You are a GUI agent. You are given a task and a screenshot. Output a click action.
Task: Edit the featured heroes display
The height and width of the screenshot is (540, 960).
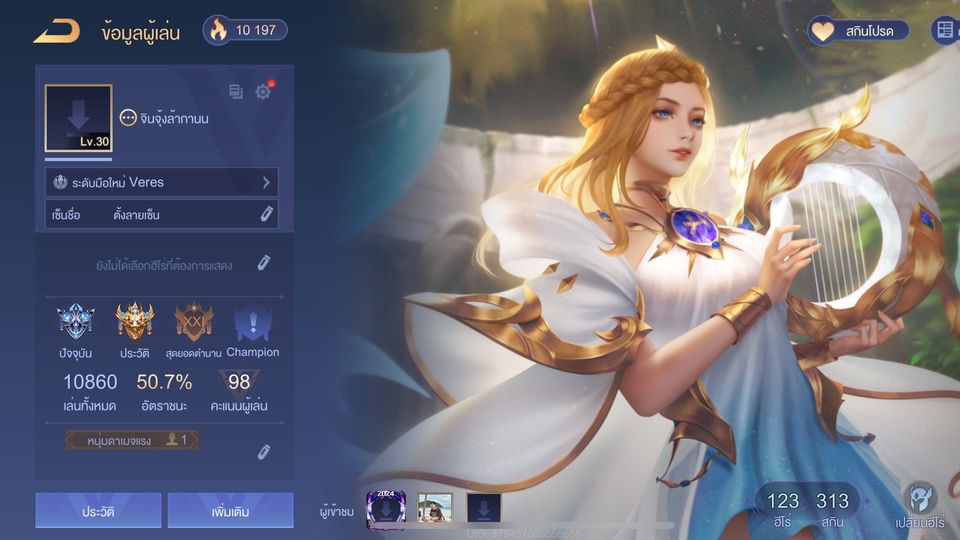tap(263, 263)
